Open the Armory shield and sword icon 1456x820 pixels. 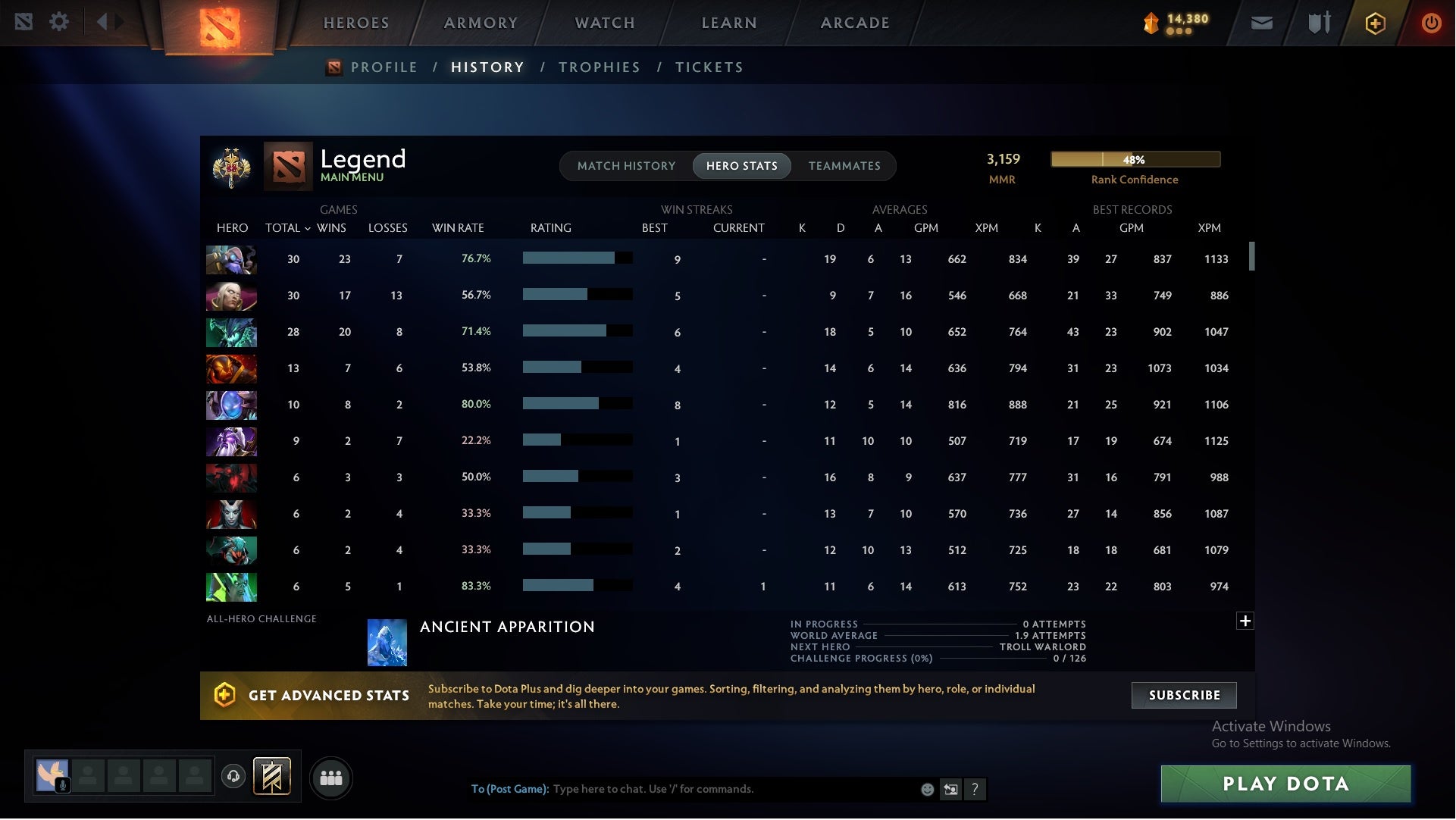pyautogui.click(x=1319, y=23)
